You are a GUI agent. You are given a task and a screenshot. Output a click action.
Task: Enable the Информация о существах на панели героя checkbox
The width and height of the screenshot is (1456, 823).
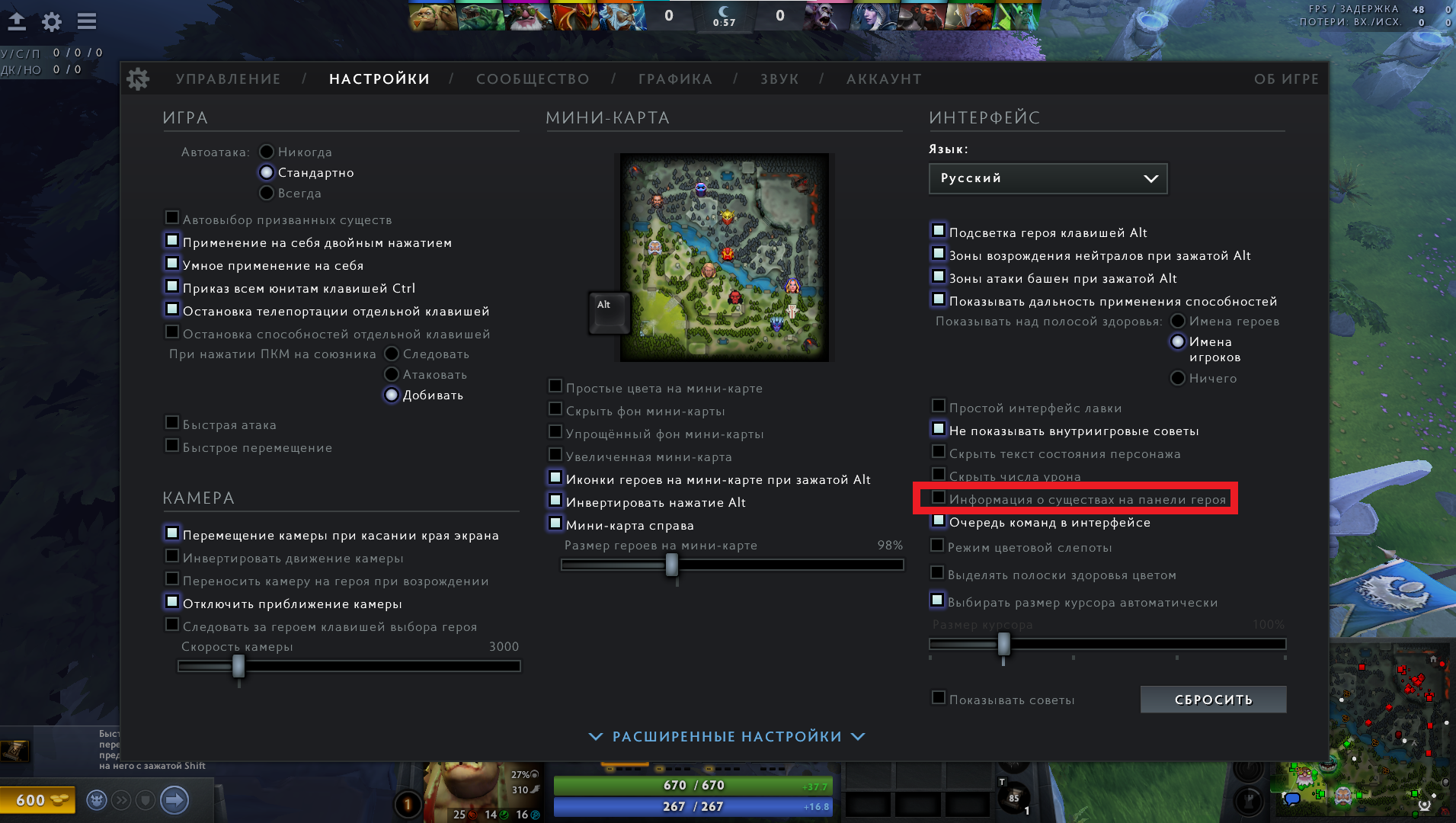coord(938,498)
